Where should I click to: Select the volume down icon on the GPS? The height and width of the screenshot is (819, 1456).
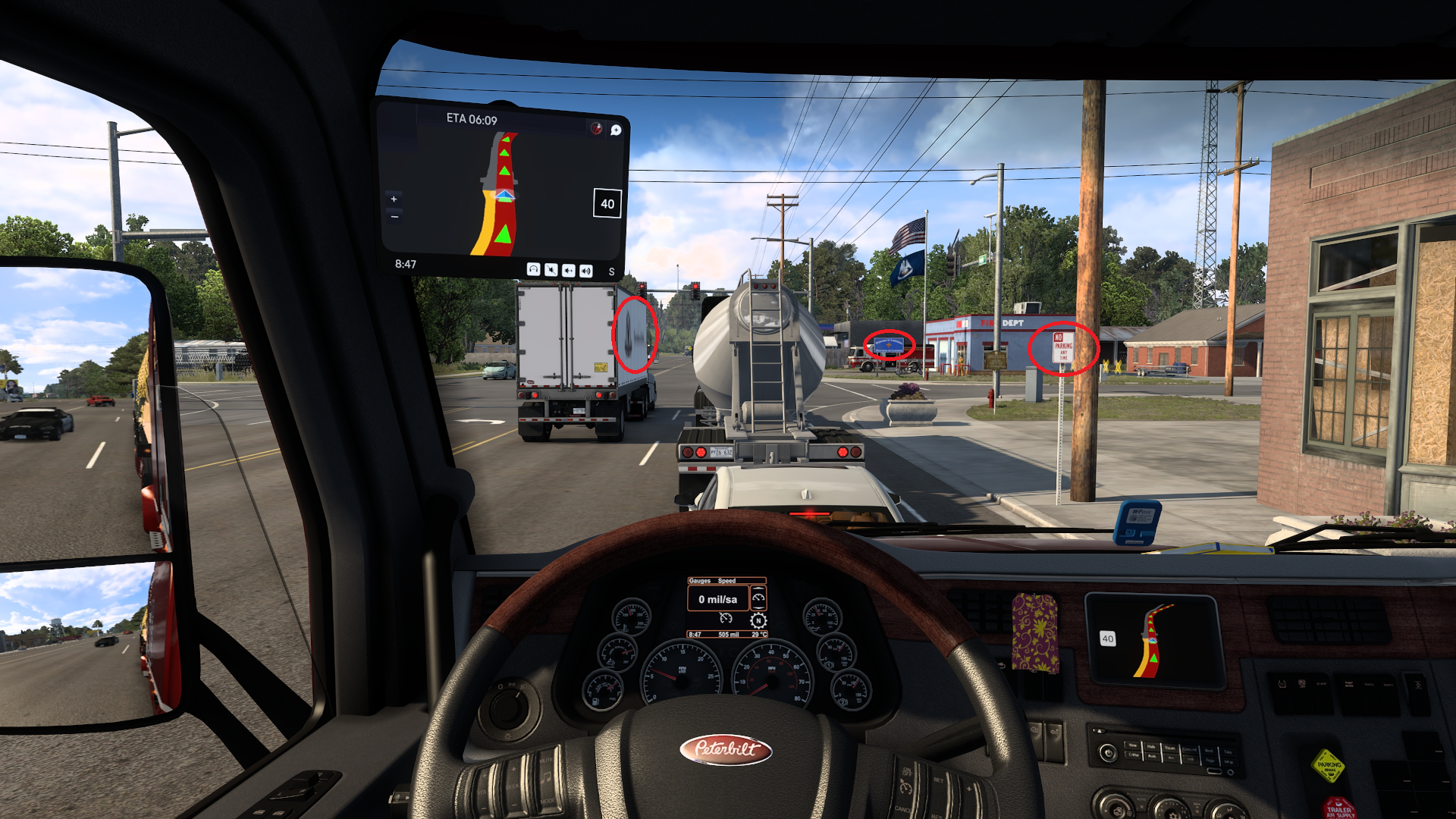pyautogui.click(x=569, y=271)
